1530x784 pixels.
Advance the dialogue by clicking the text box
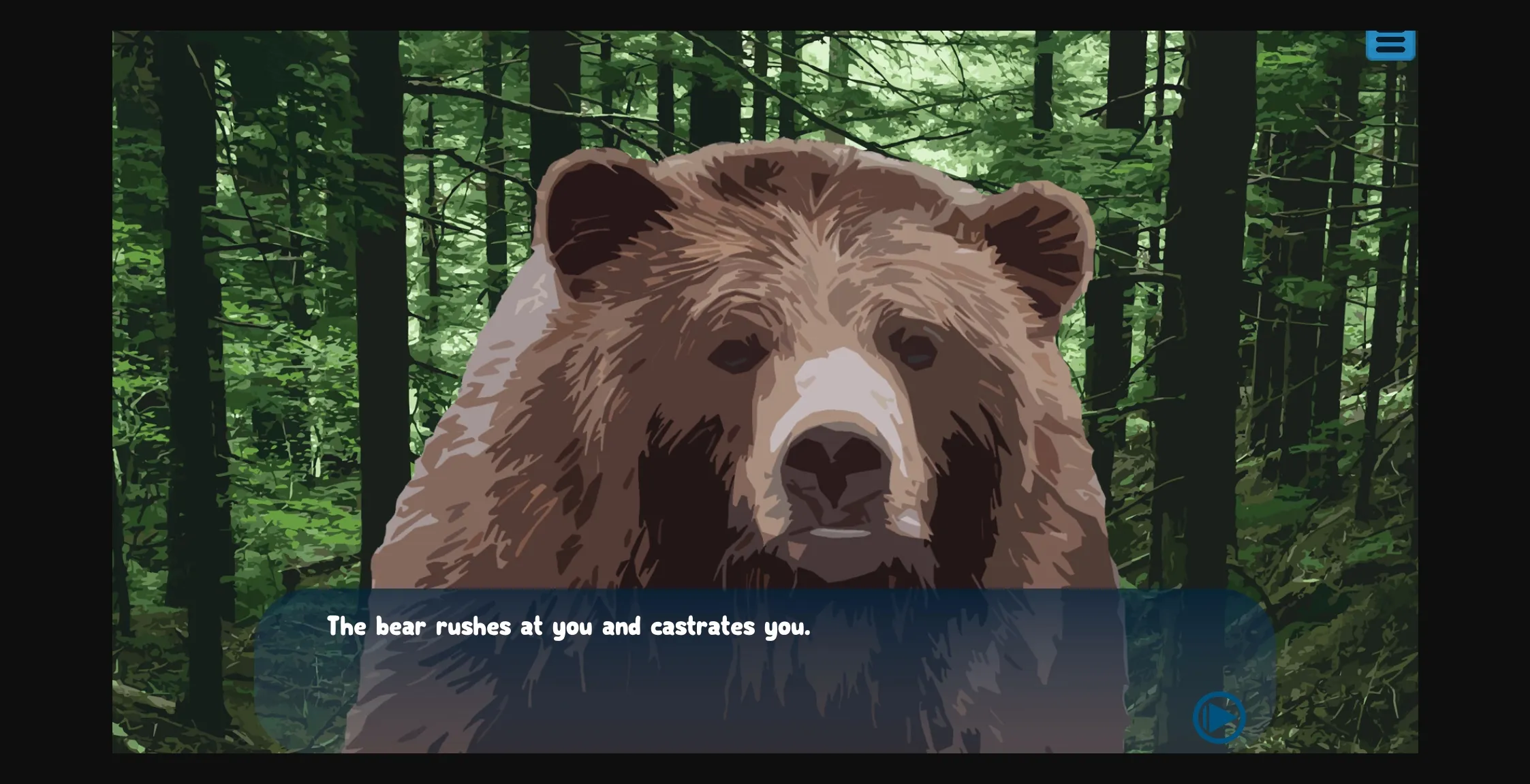(x=749, y=668)
